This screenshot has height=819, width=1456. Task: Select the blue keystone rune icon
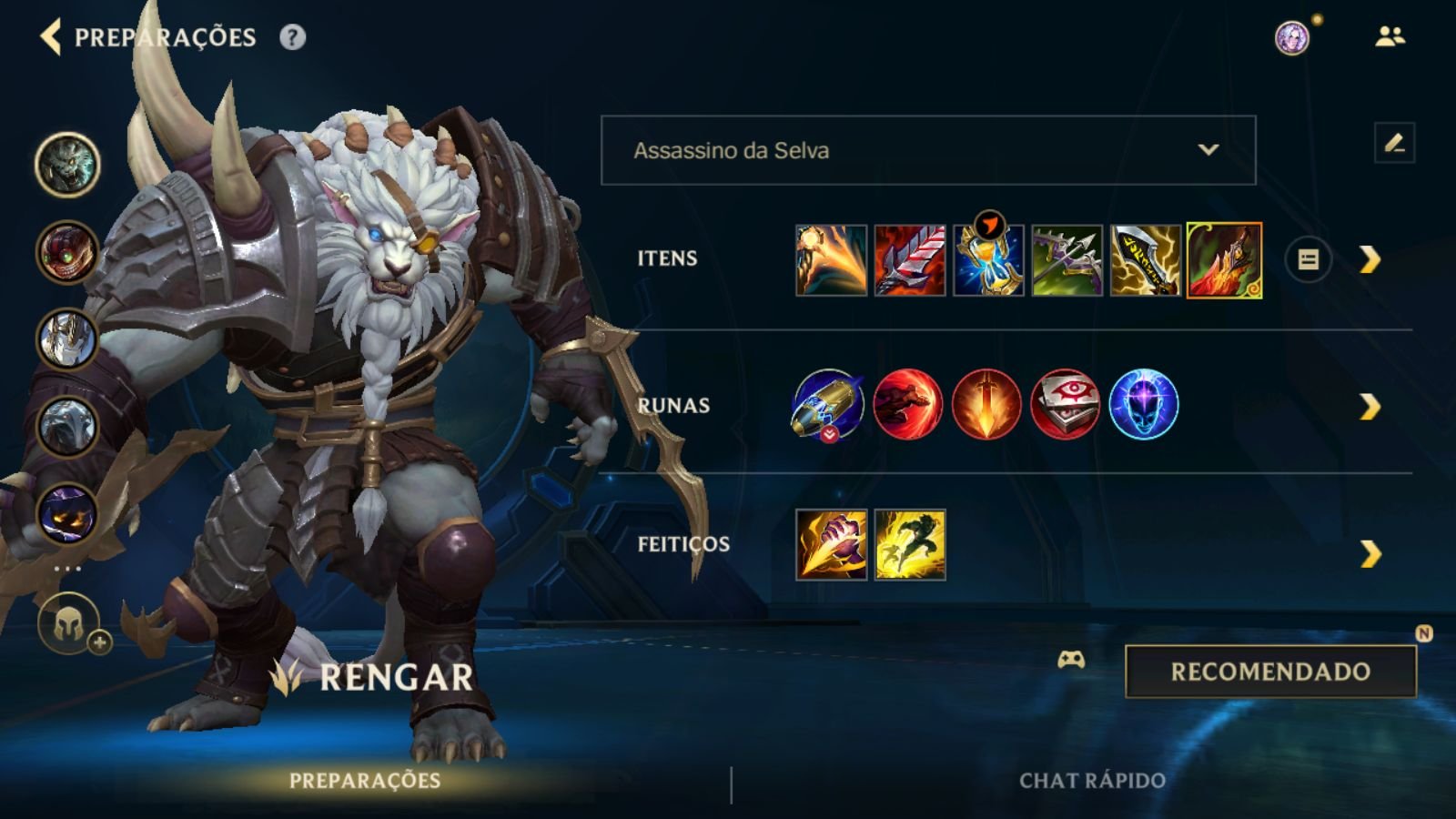click(x=828, y=404)
